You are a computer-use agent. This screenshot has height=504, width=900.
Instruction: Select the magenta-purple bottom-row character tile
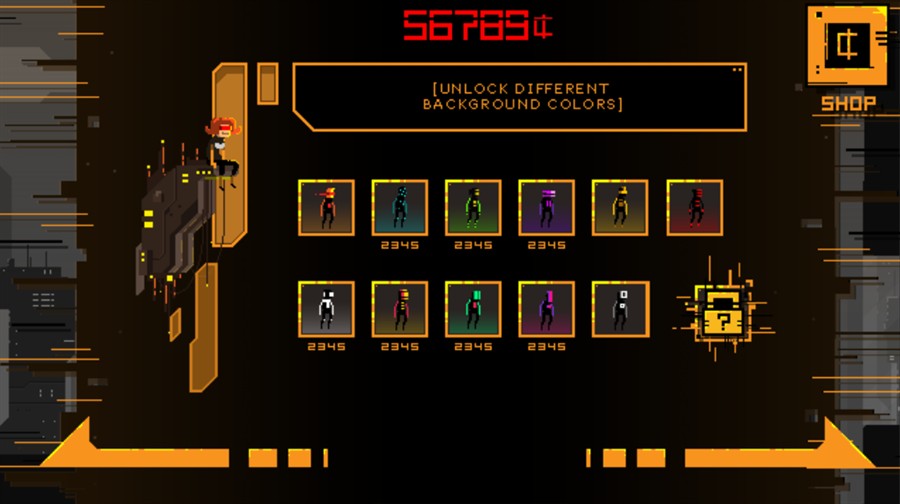(x=546, y=308)
